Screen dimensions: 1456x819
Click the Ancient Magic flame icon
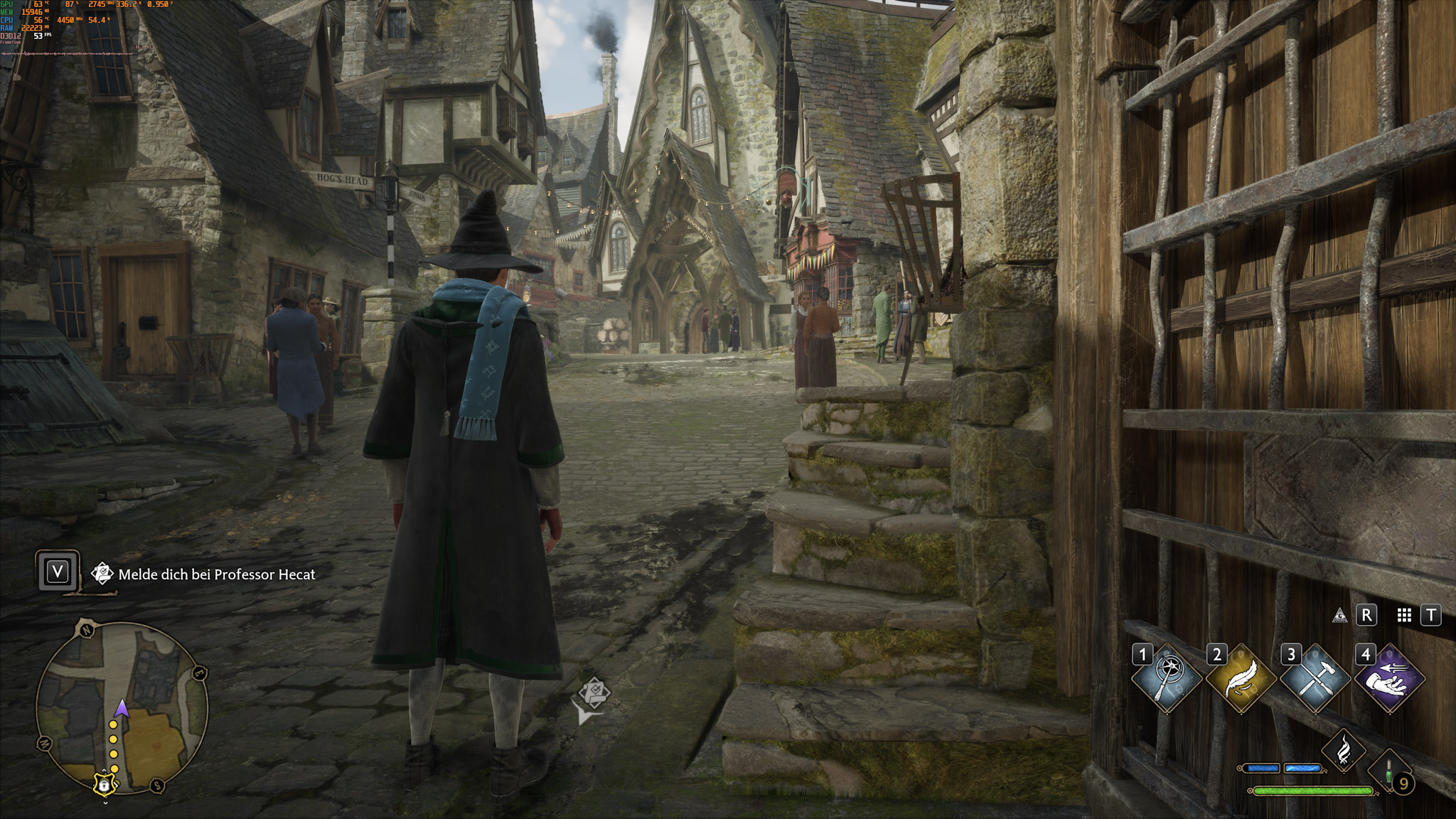pos(1344,751)
